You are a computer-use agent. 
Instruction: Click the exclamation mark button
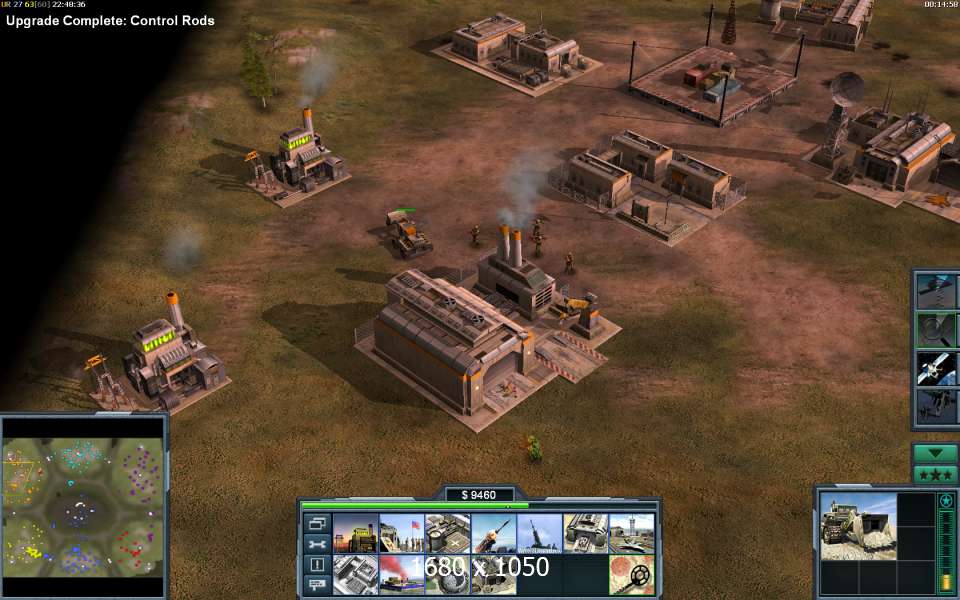click(x=317, y=565)
